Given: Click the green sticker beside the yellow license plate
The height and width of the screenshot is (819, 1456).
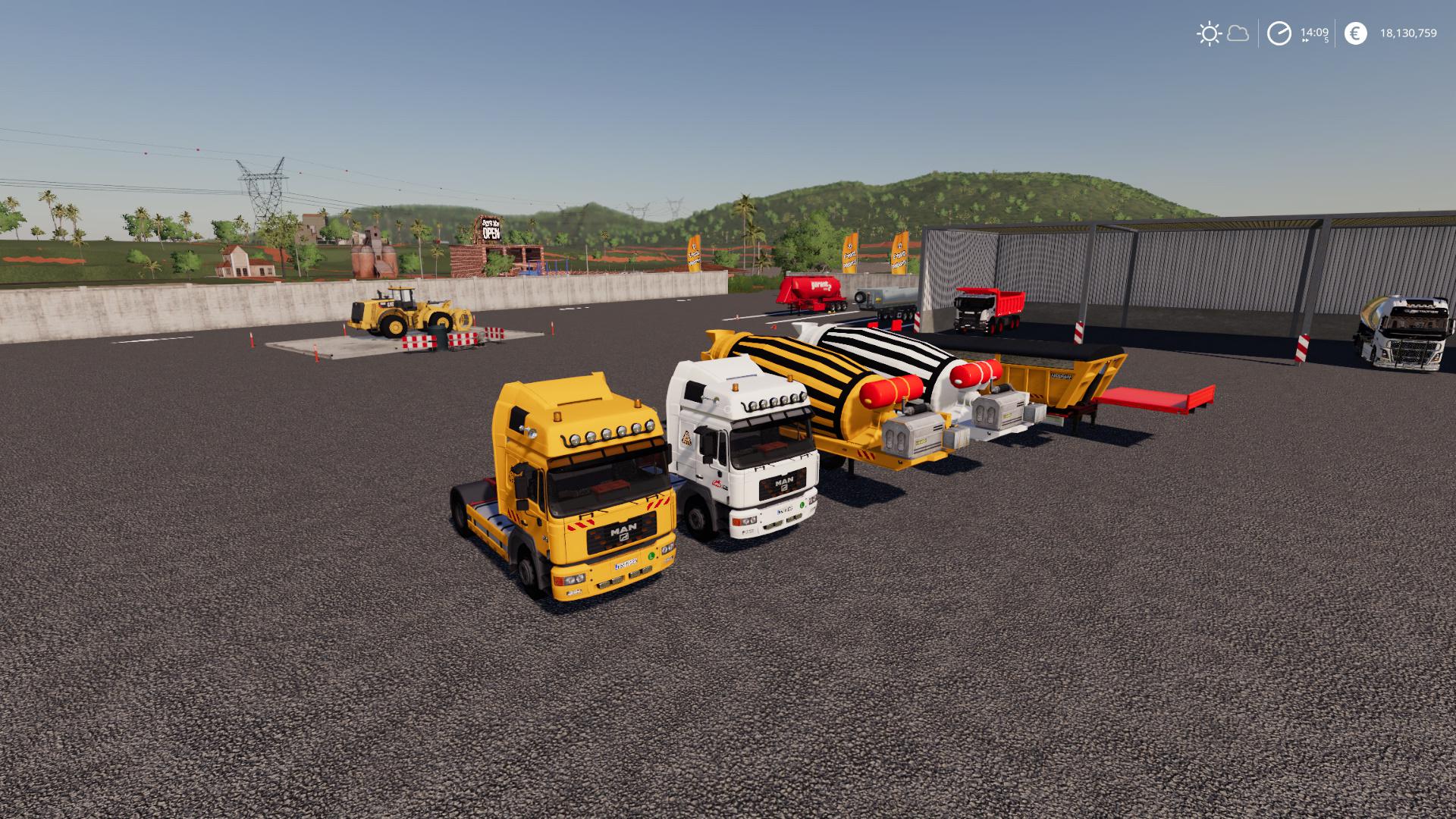Looking at the screenshot, I should (651, 557).
